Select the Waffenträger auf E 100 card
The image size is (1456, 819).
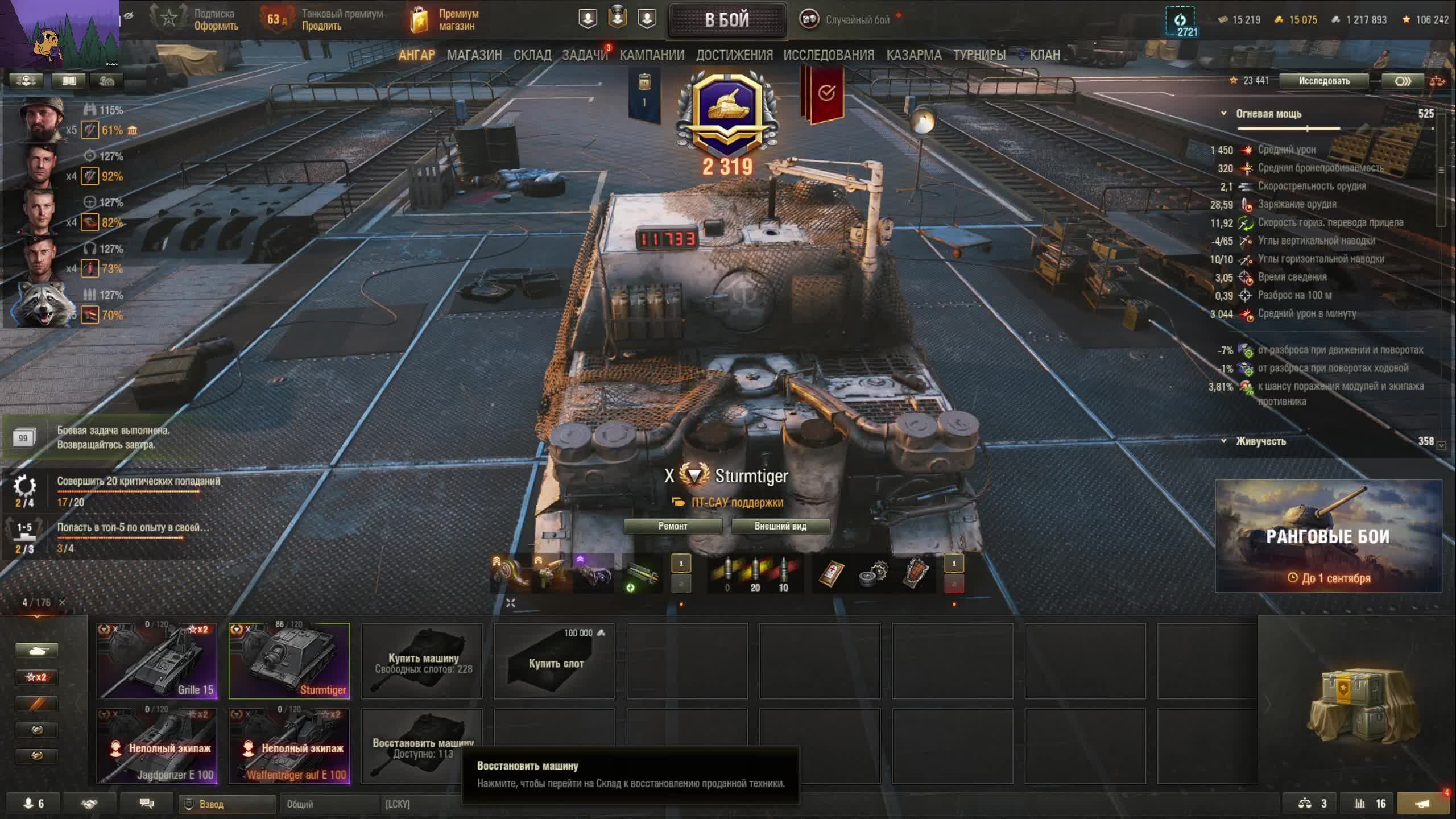tap(289, 746)
